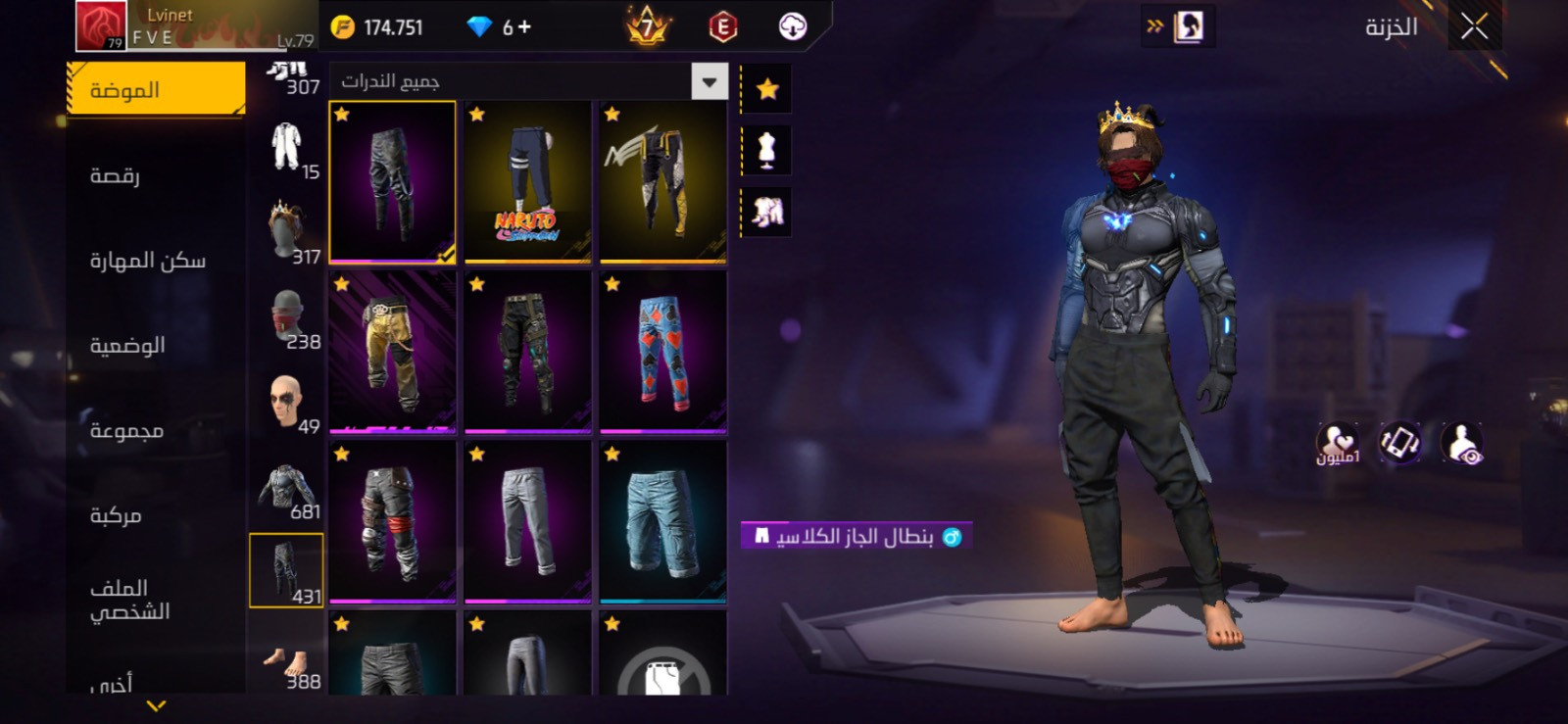Image resolution: width=1568 pixels, height=724 pixels.
Task: Open the cloud download icon
Action: [792, 27]
